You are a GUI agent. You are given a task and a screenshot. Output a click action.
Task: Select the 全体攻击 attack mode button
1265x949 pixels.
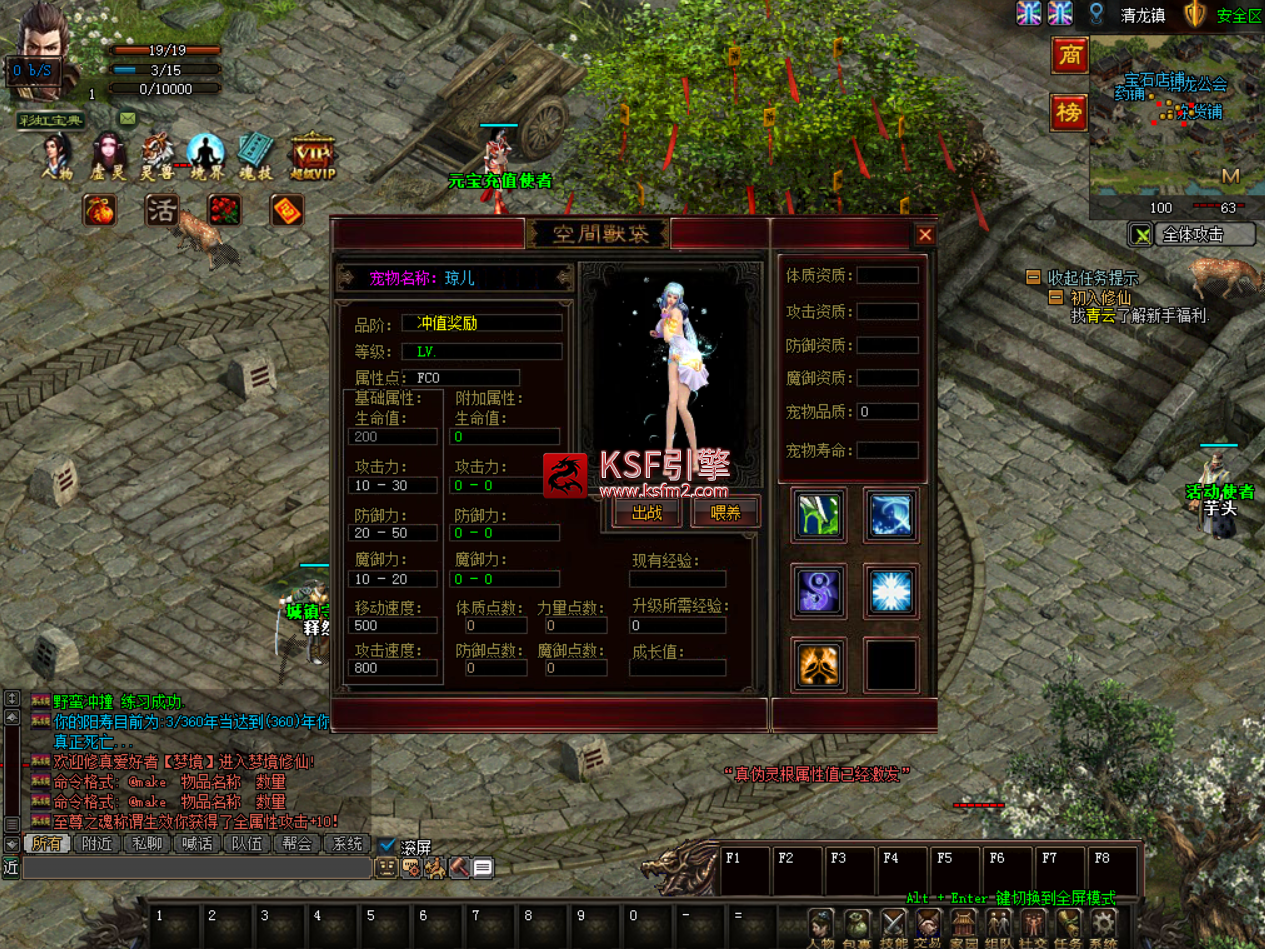tap(1205, 235)
